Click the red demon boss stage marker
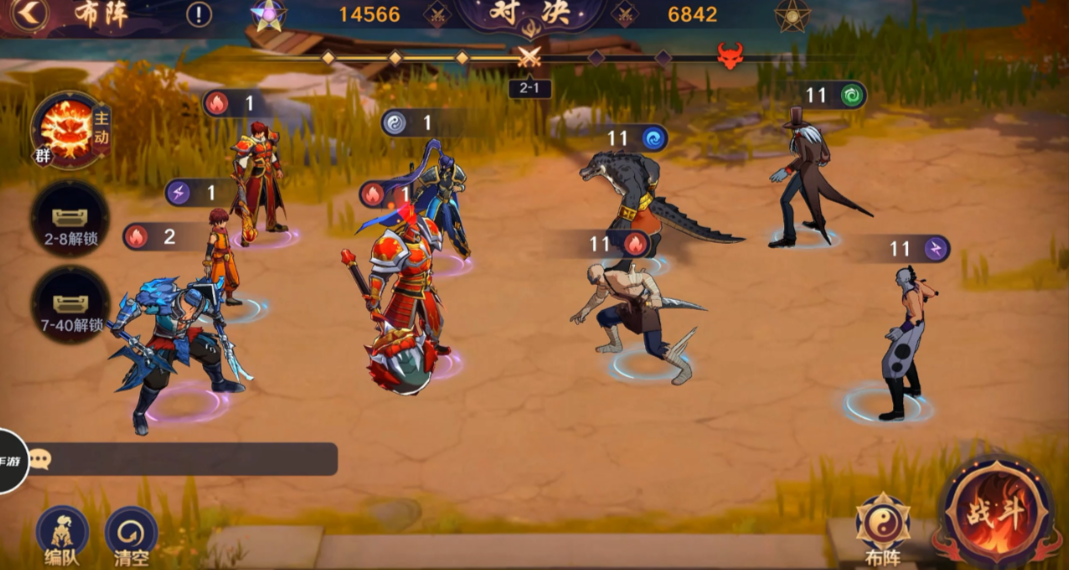 pos(730,56)
